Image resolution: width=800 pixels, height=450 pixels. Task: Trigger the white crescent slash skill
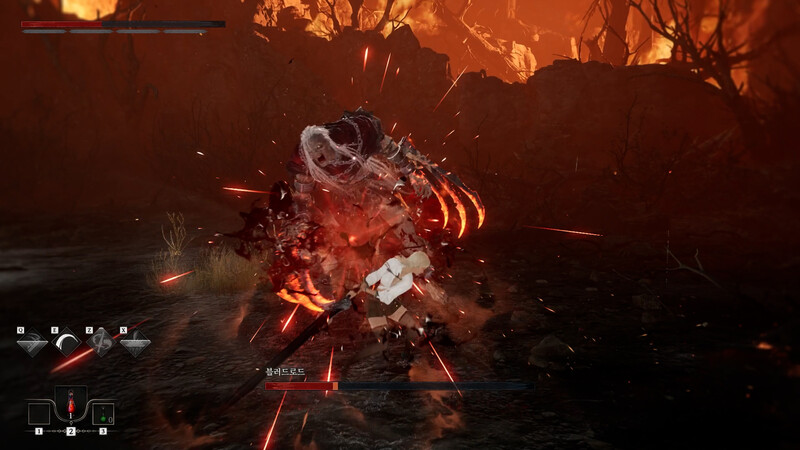click(x=66, y=344)
